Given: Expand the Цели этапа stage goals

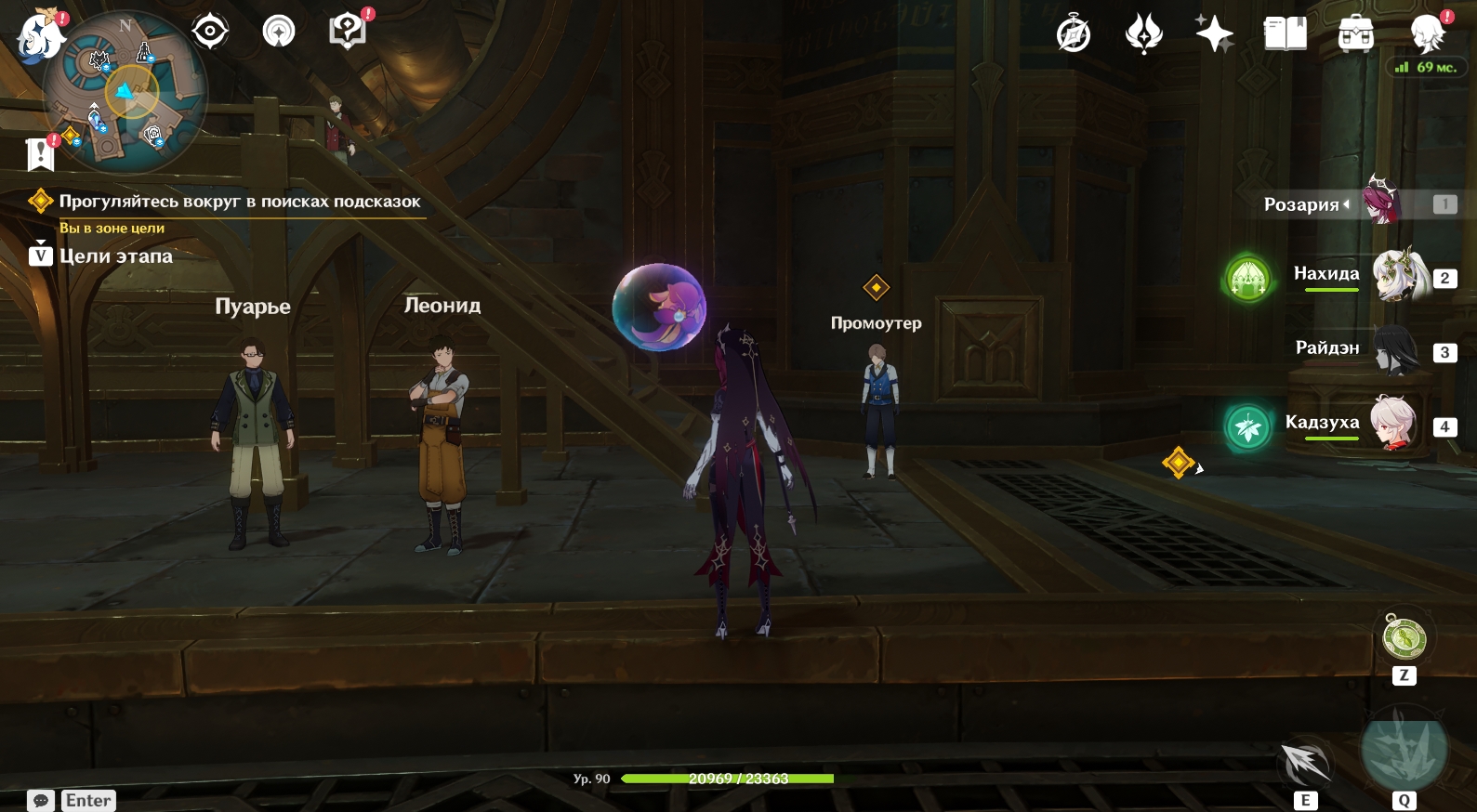Looking at the screenshot, I should pos(115,256).
